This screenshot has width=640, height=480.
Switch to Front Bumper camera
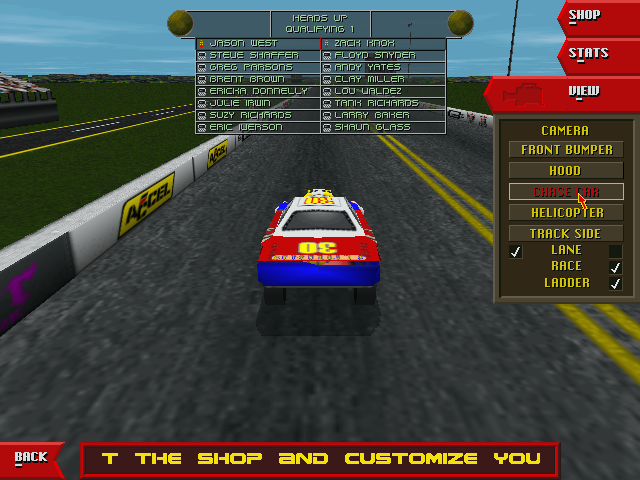click(x=565, y=150)
